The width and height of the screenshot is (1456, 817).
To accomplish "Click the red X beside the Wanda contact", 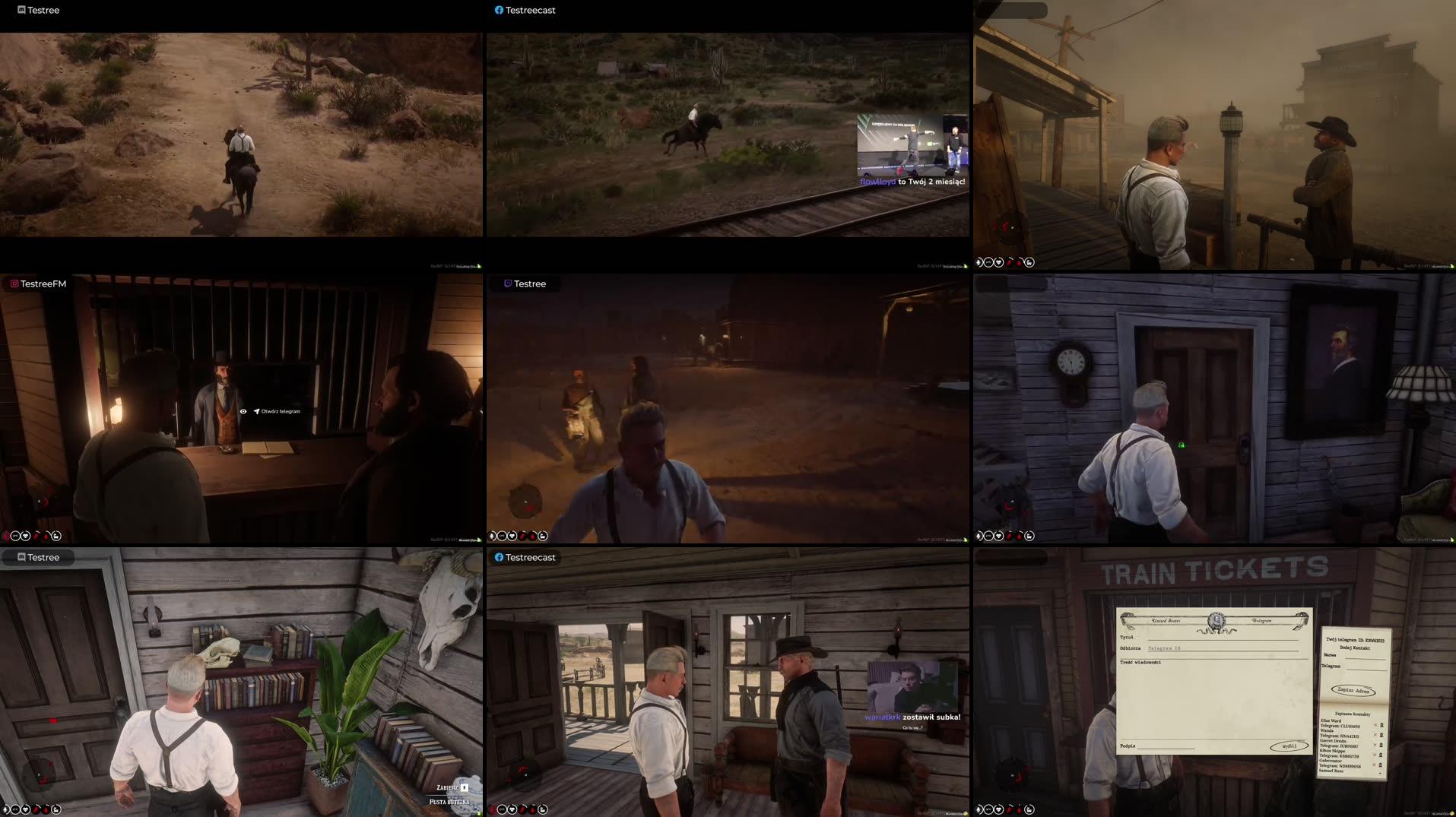I will point(1375,735).
